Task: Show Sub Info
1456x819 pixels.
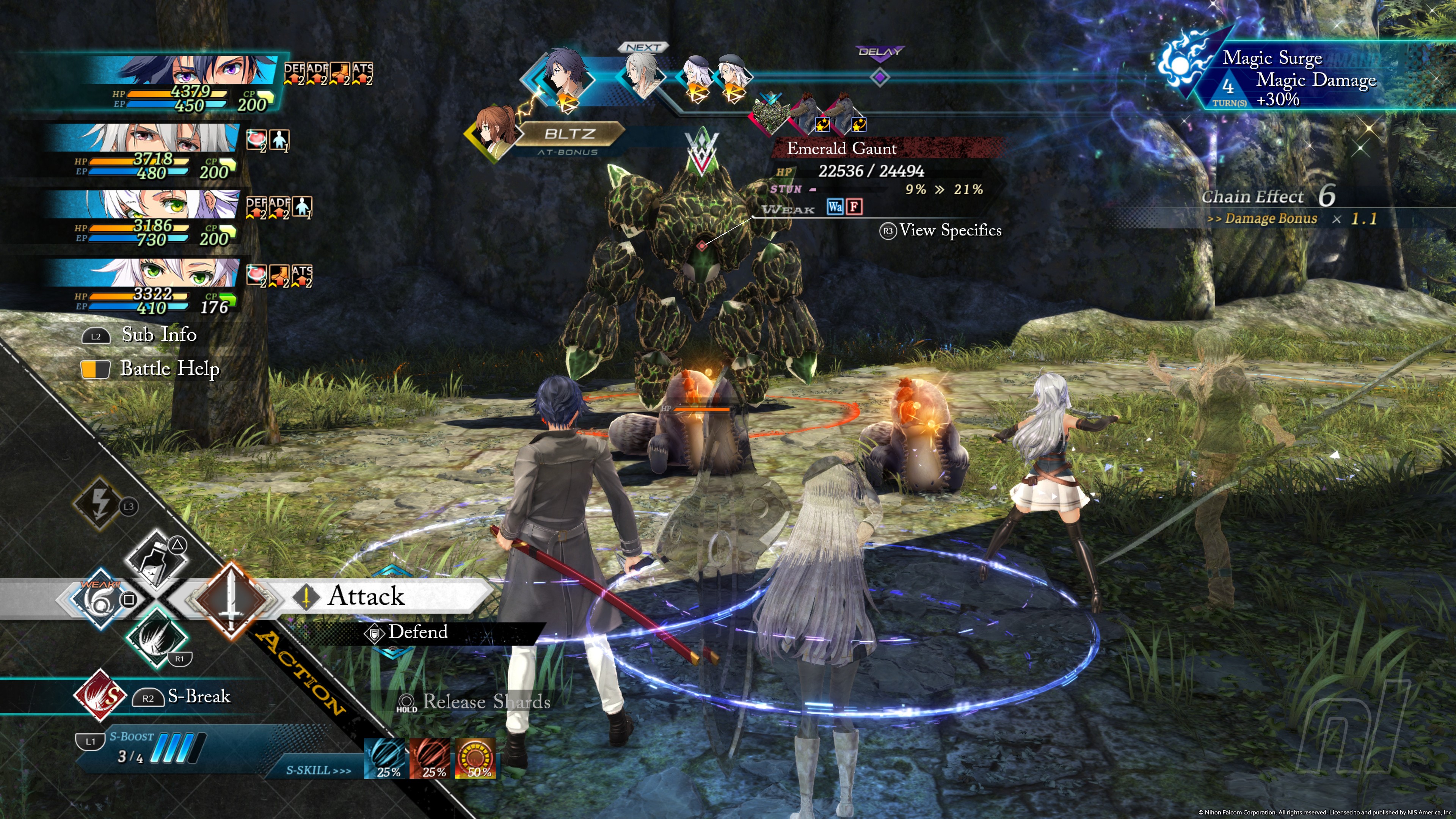Action: point(159,334)
